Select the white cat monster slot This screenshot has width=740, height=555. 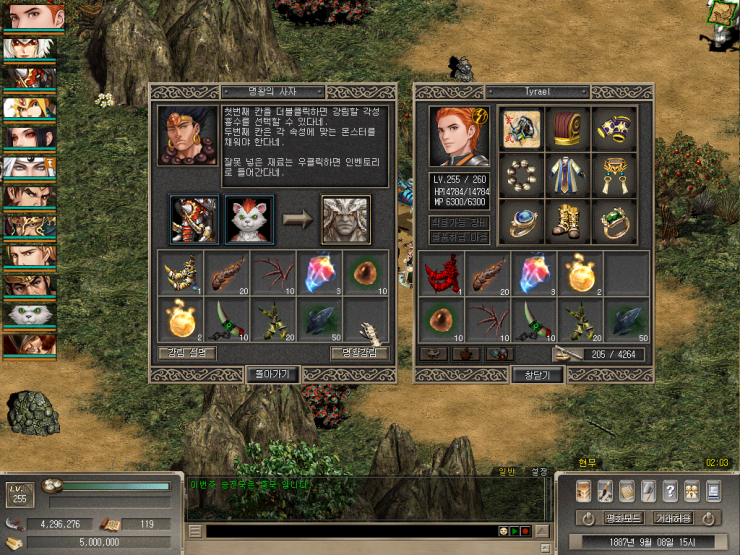(249, 220)
